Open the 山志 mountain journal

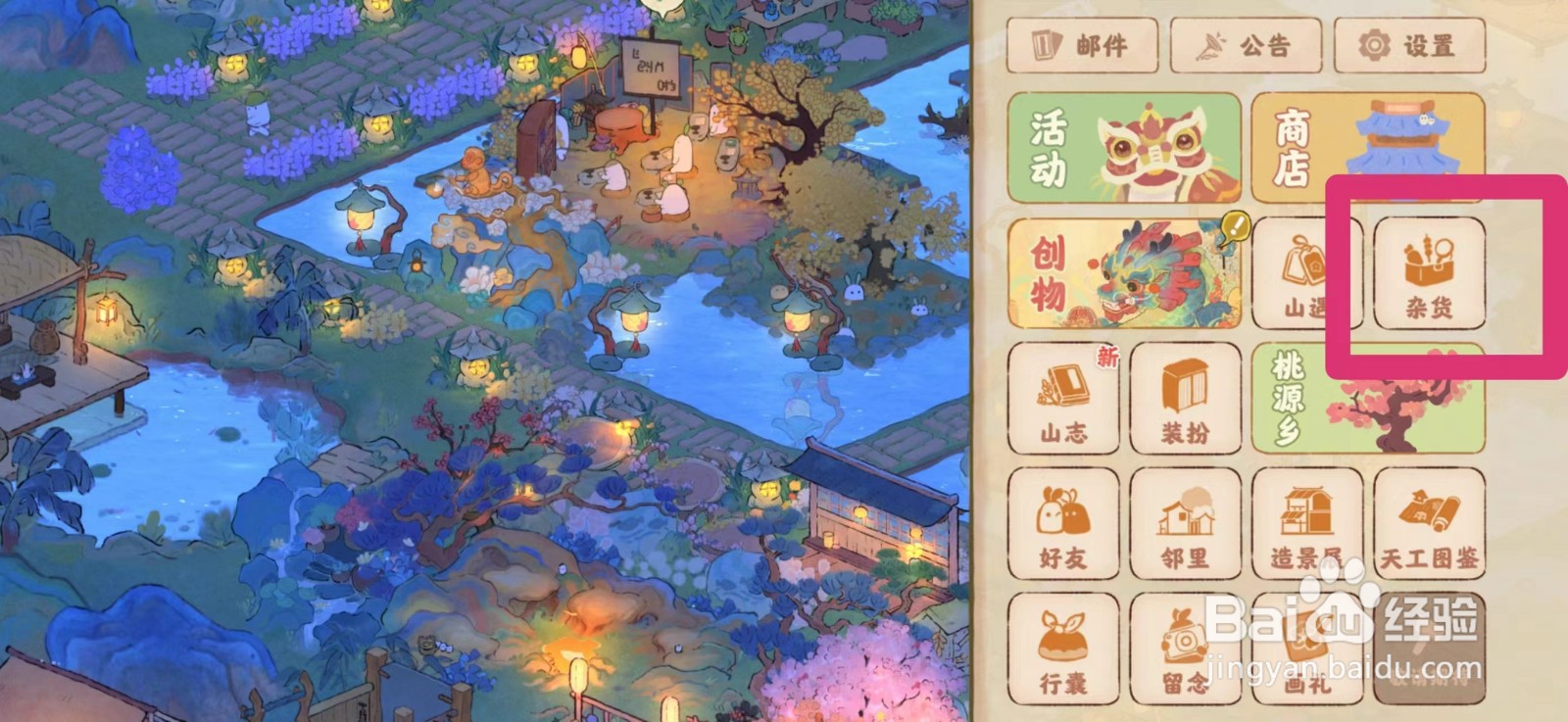(x=1061, y=400)
